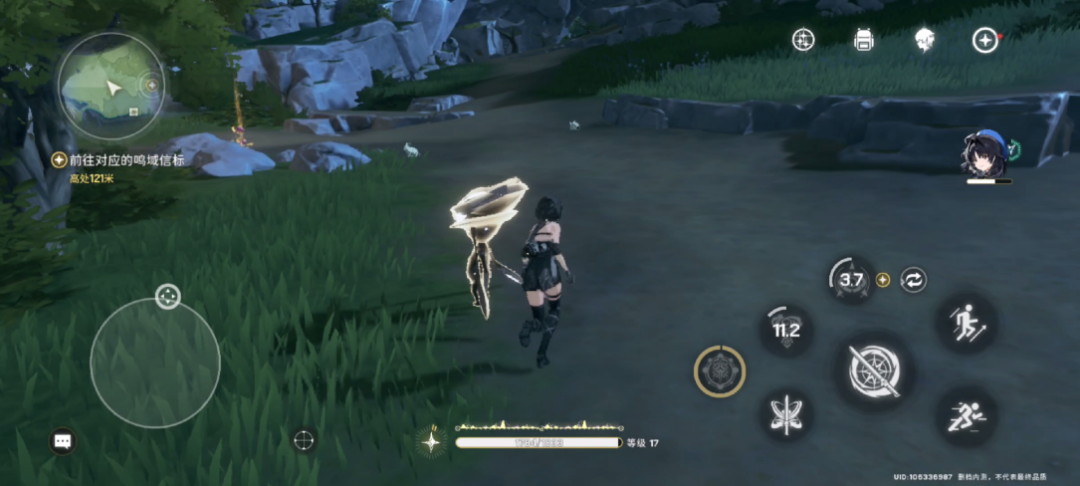The height and width of the screenshot is (486, 1080).
Task: Tap the jump button with upward arrows
Action: point(966,322)
